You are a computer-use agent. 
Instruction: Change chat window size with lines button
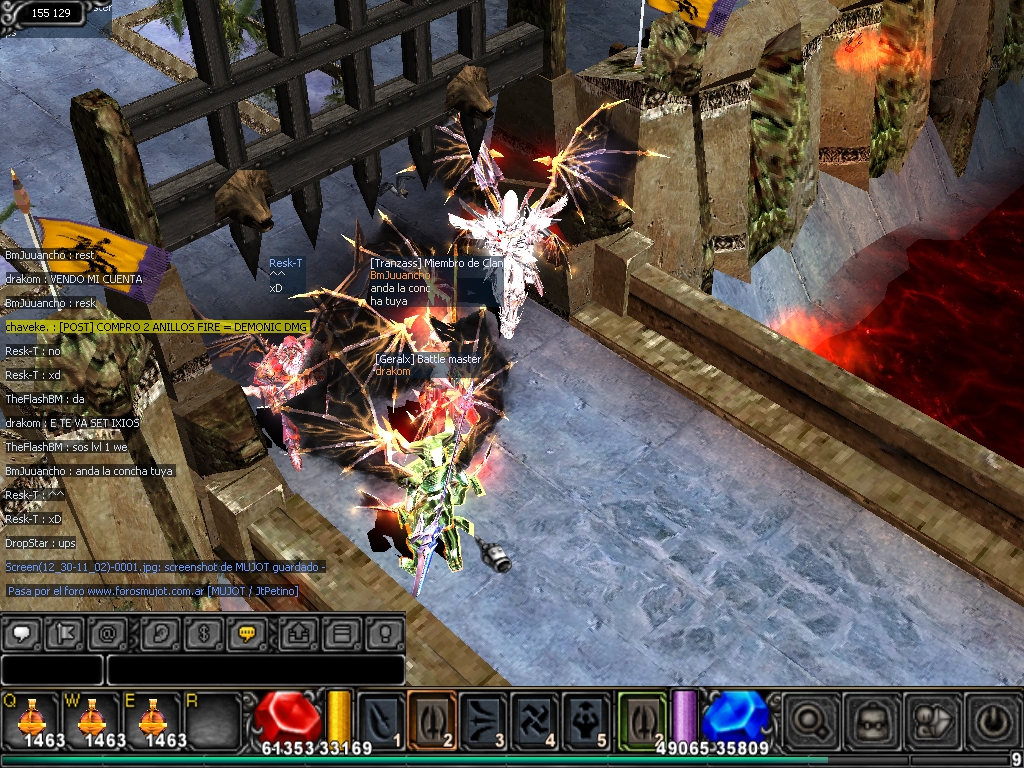(341, 633)
